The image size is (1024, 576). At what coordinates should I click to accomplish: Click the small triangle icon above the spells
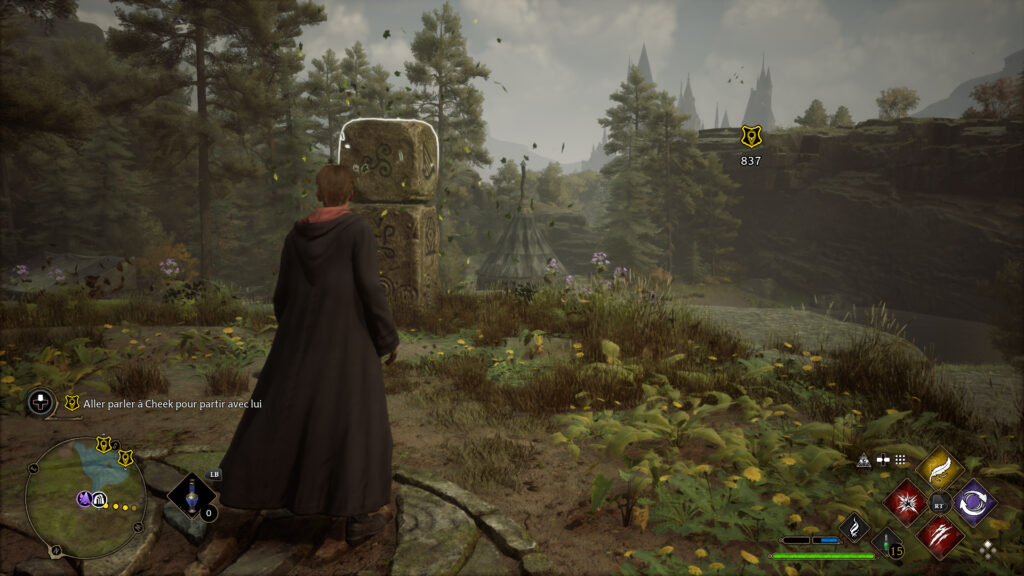click(864, 460)
